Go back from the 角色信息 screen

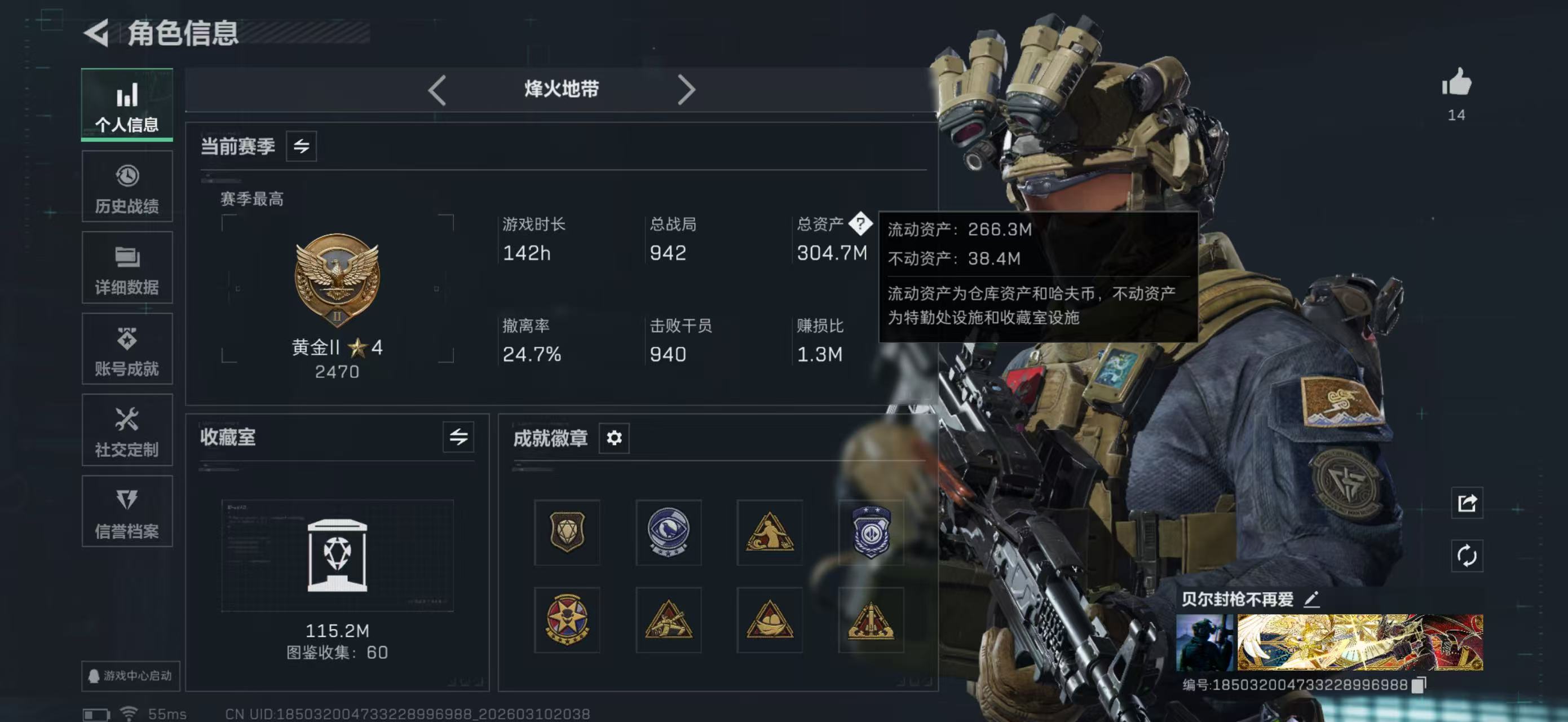pos(97,32)
